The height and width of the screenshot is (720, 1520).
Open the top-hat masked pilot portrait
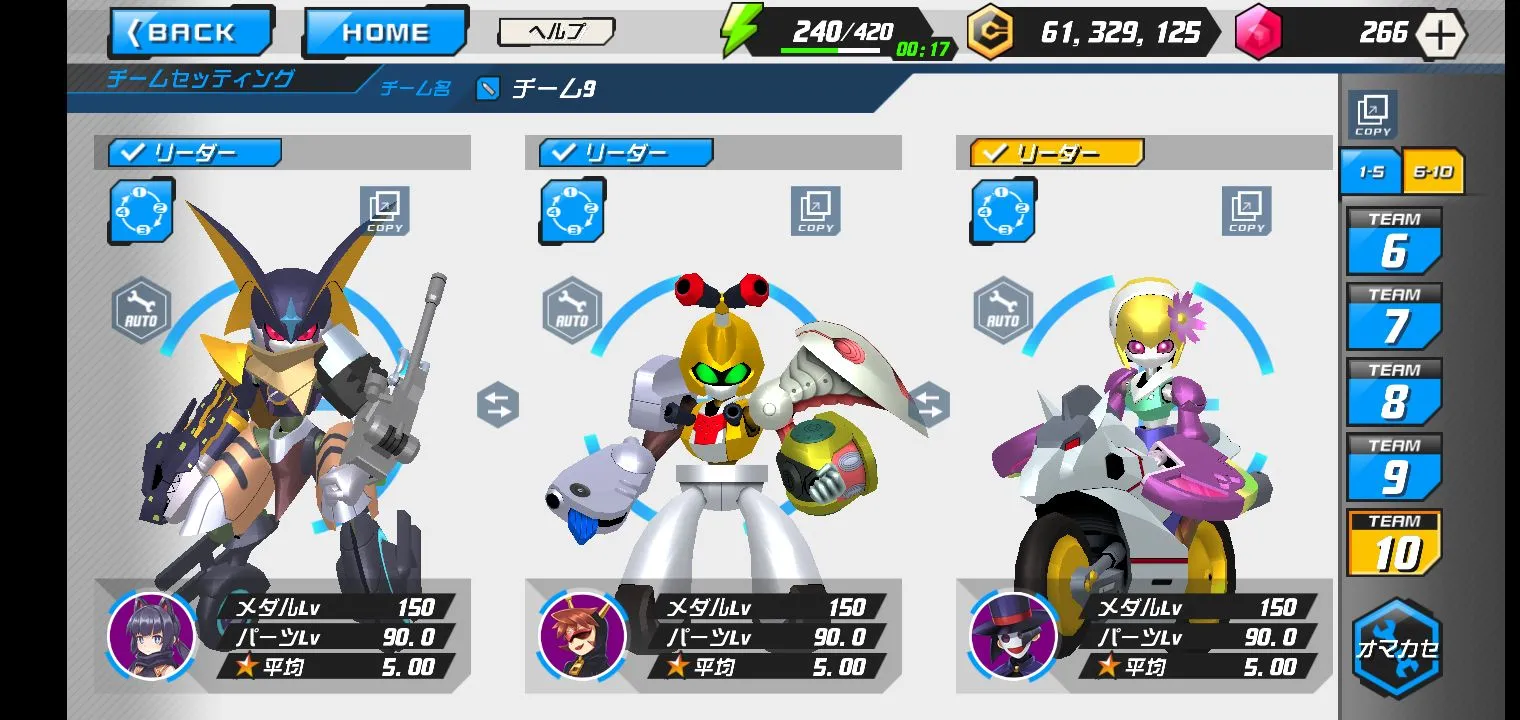(1013, 637)
